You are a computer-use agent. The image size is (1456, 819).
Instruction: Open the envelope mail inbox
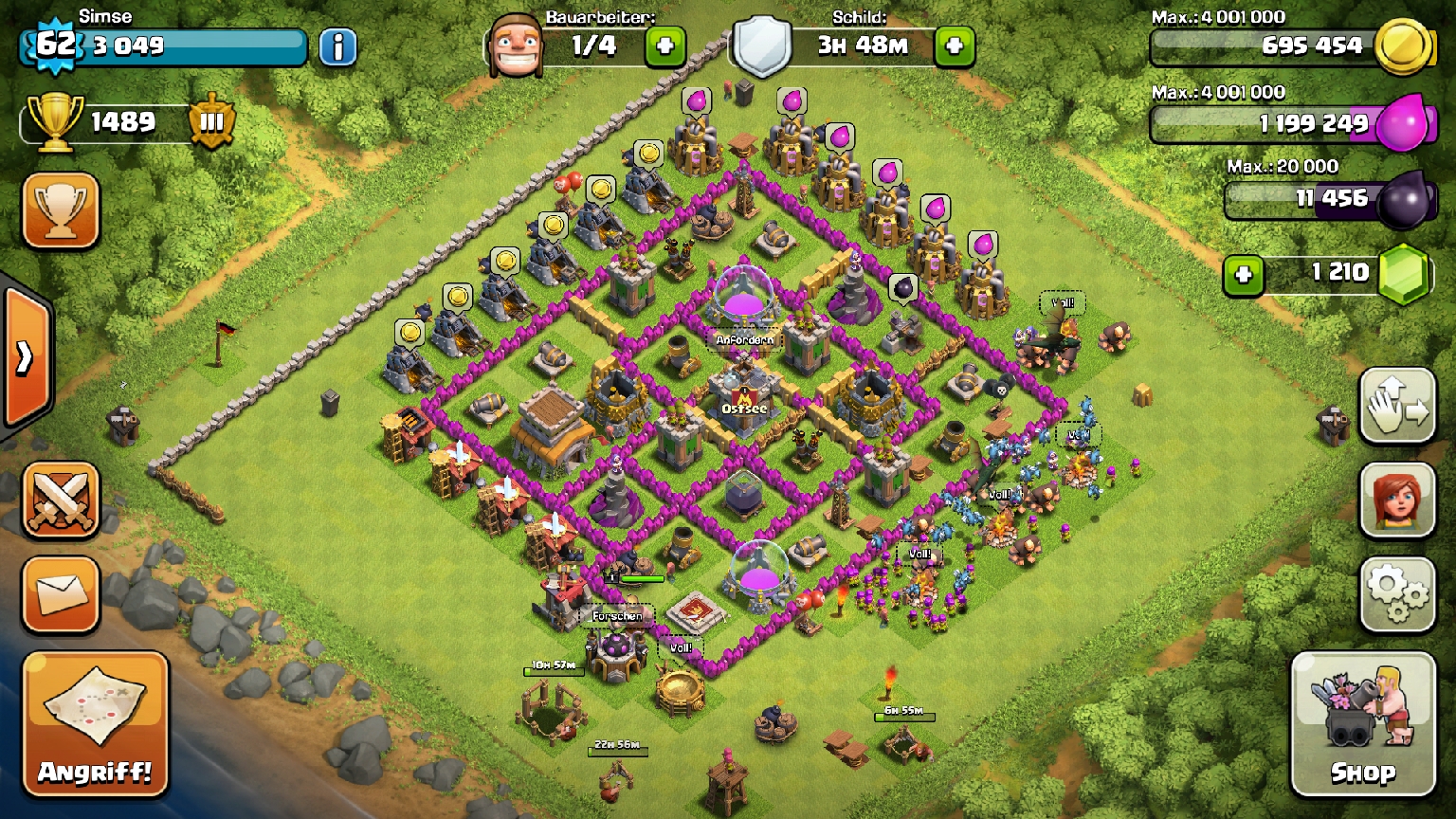point(61,594)
